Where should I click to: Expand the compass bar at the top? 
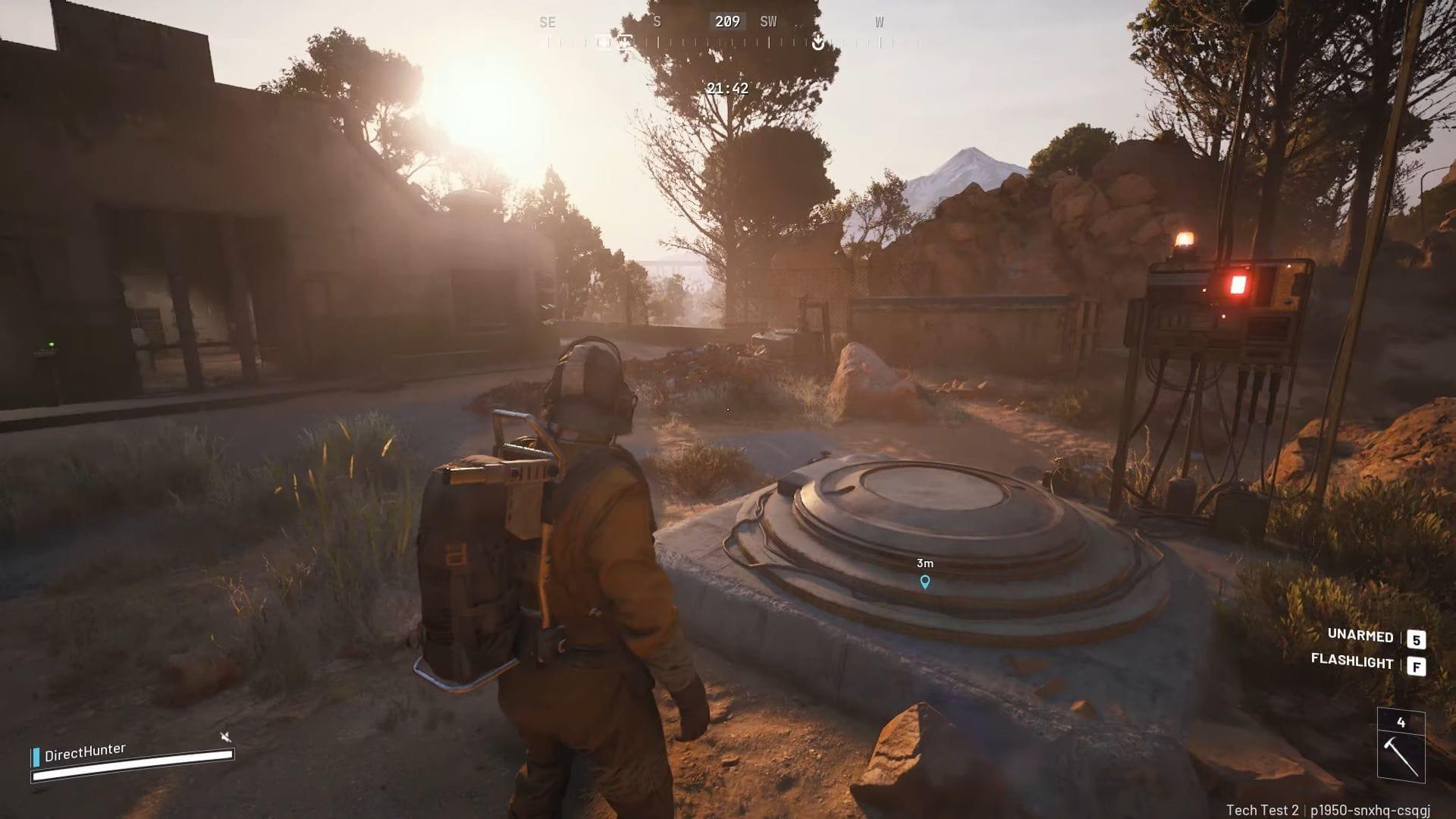[x=728, y=33]
